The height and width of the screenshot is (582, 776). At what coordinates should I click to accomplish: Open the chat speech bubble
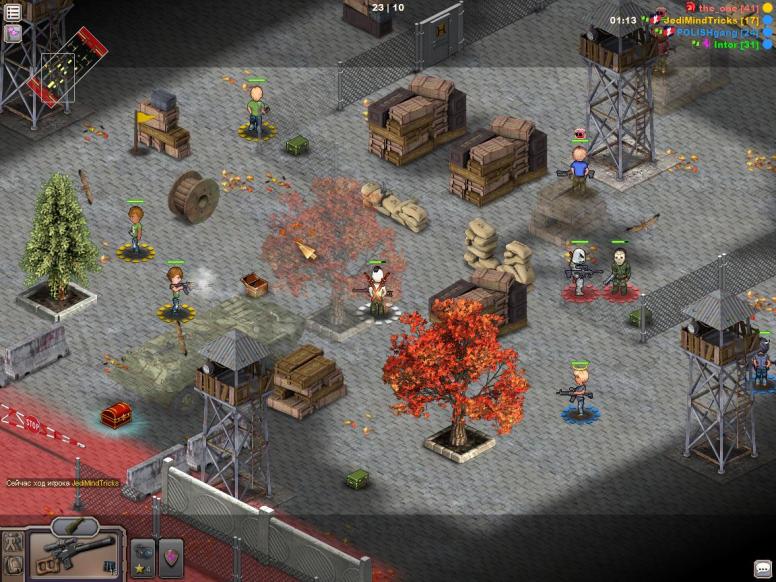[763, 570]
